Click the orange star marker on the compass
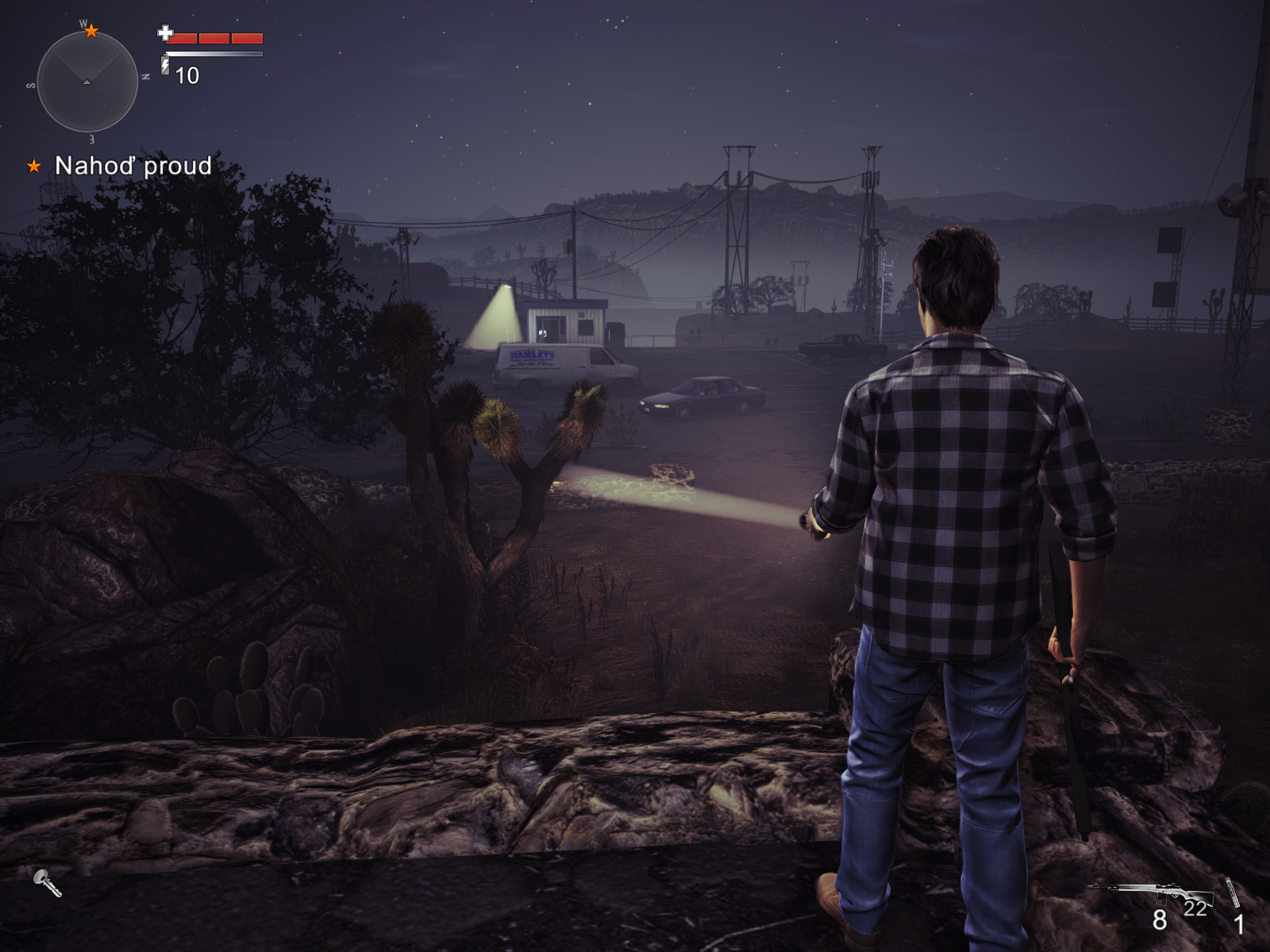The height and width of the screenshot is (952, 1270). pos(91,31)
